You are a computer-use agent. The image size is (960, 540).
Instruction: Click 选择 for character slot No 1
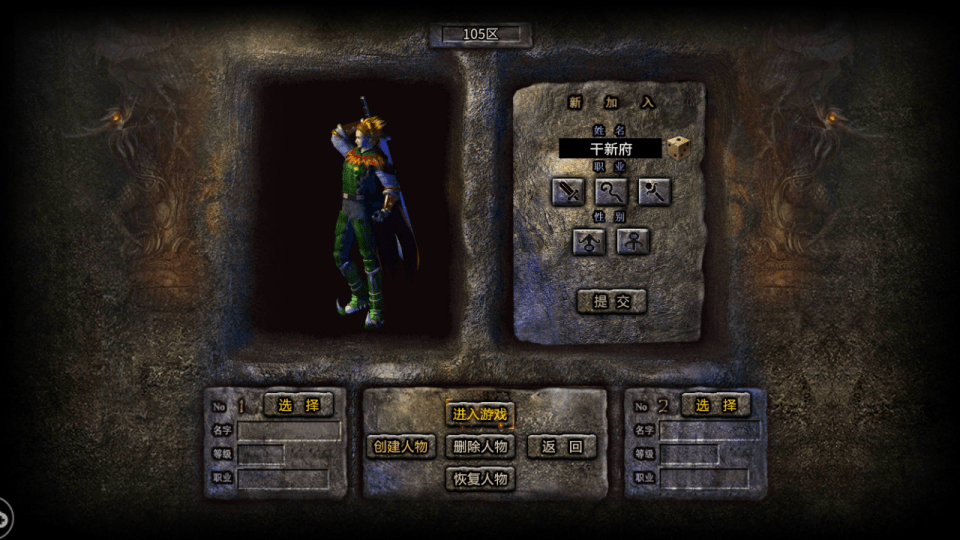click(299, 405)
